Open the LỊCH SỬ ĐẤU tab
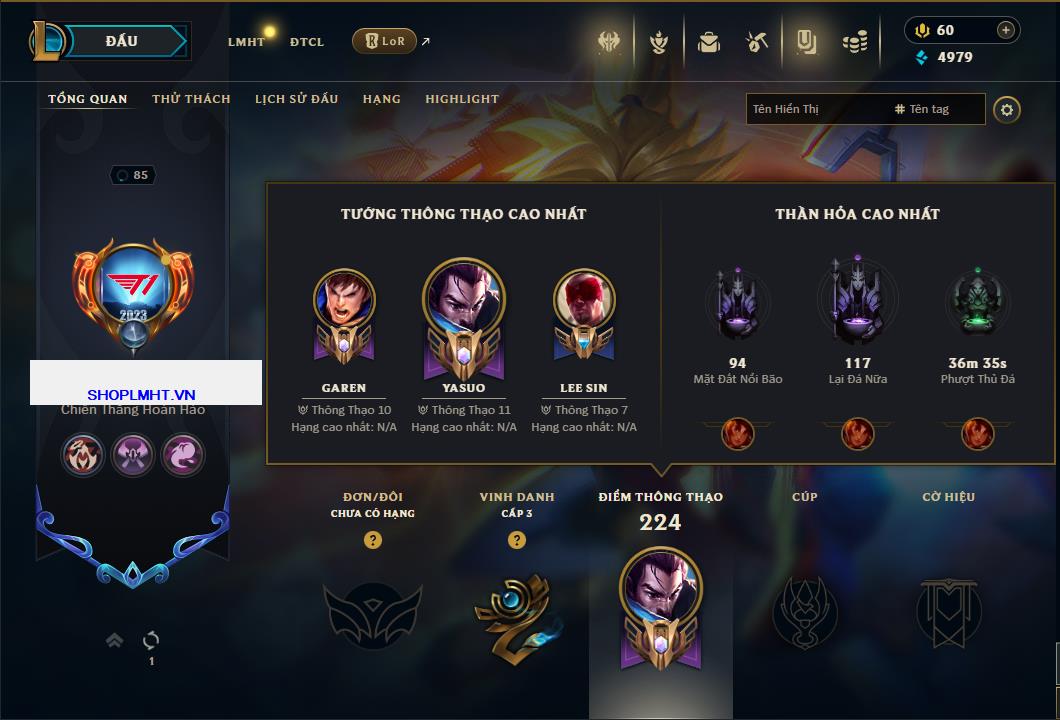Screen dimensions: 1060x720 296,99
